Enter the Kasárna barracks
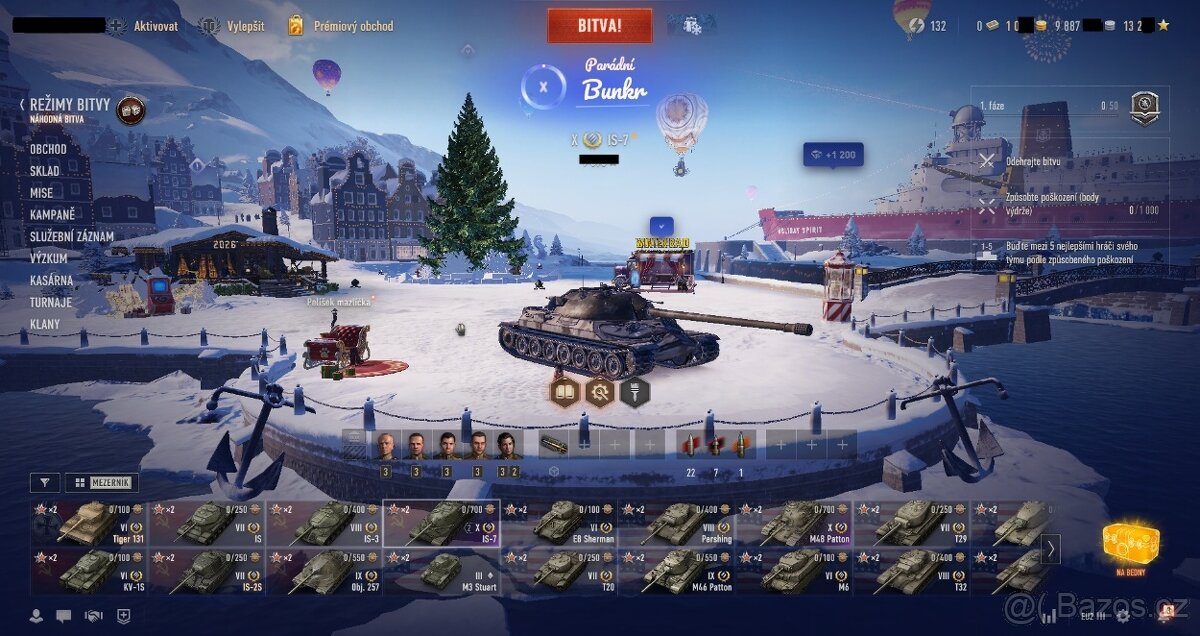 click(51, 280)
